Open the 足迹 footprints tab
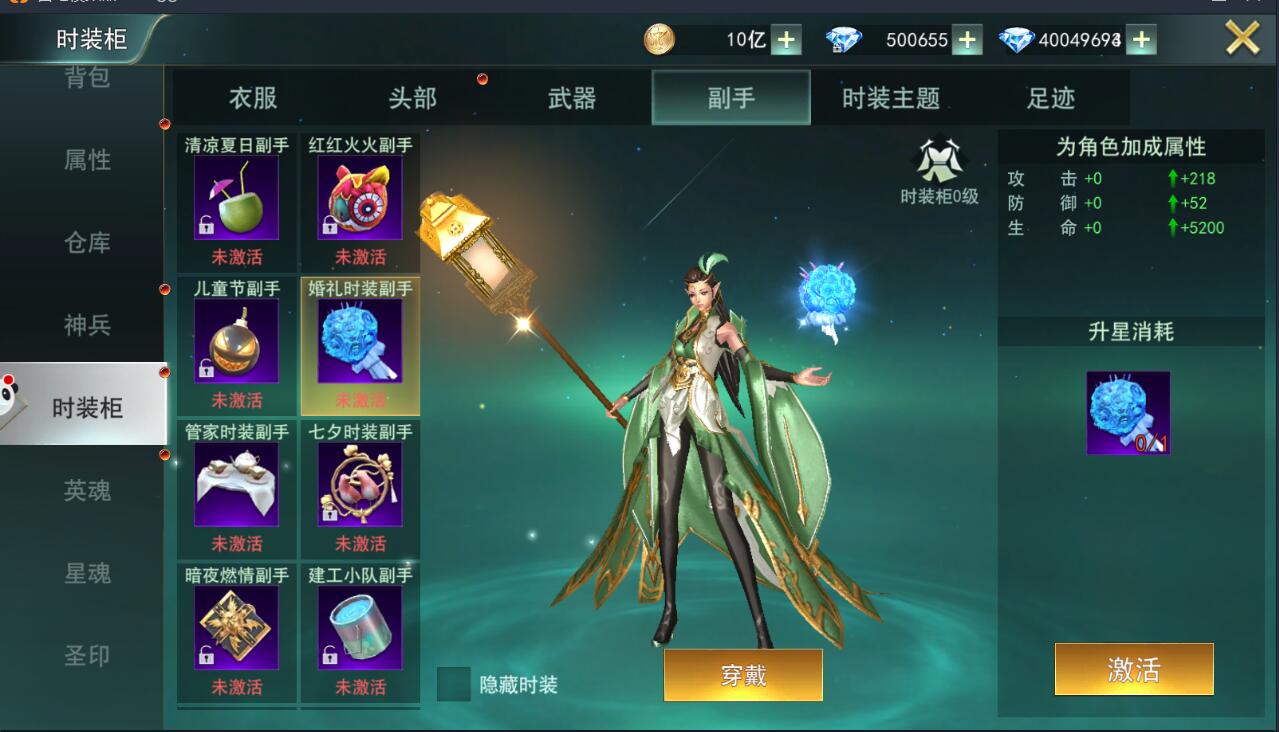This screenshot has height=732, width=1279. click(1051, 98)
